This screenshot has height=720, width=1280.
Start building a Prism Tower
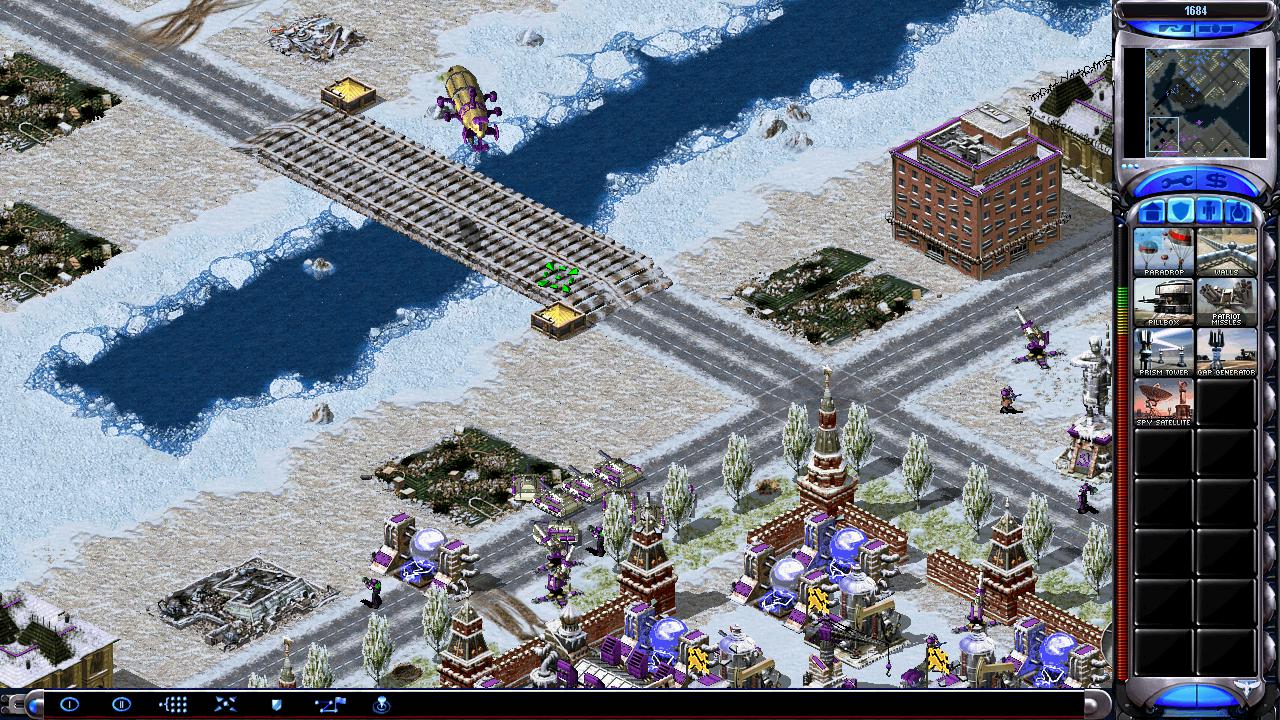[1163, 351]
